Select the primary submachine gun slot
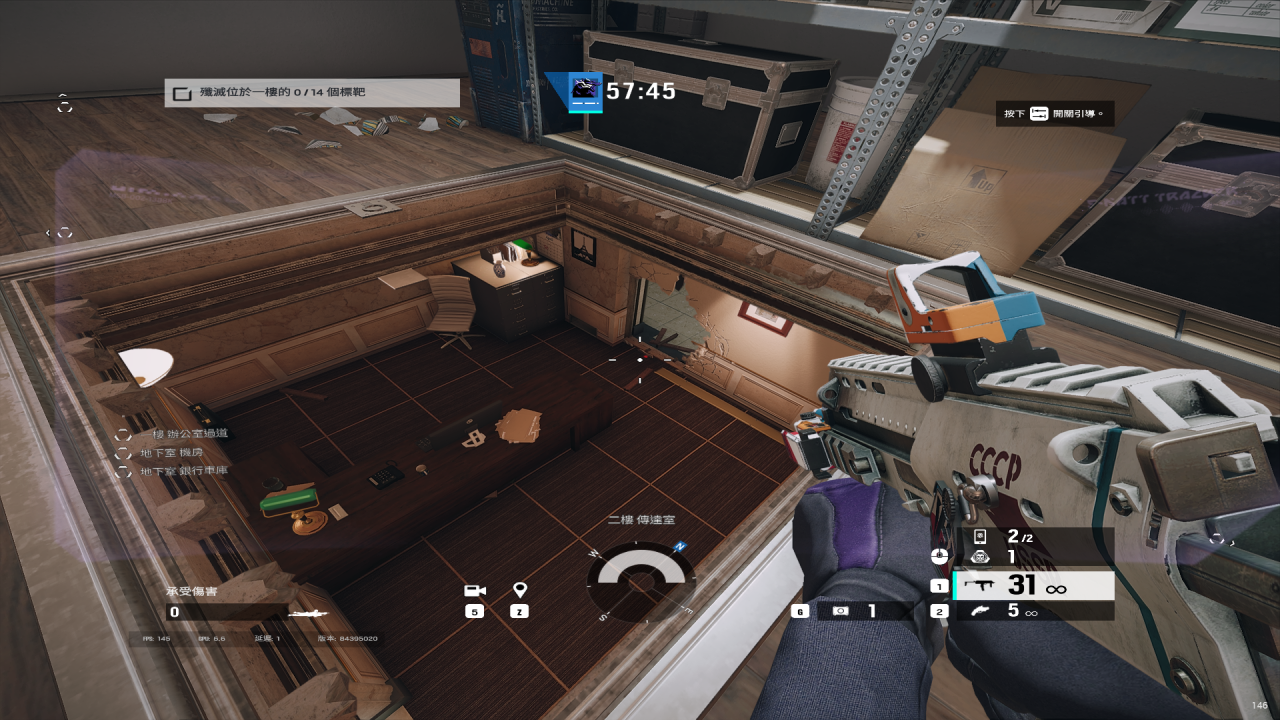The width and height of the screenshot is (1280, 720). click(1034, 586)
